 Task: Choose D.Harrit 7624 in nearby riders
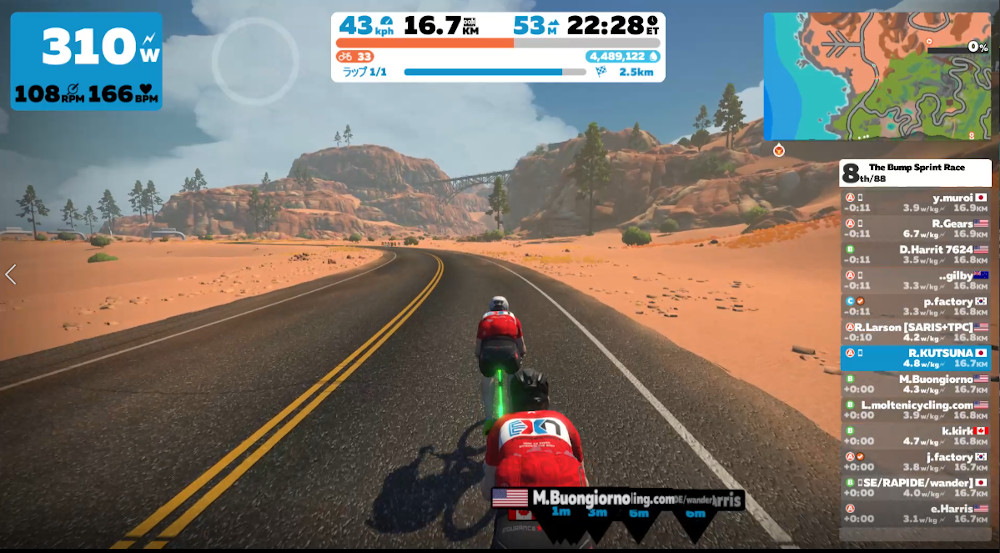coord(915,254)
